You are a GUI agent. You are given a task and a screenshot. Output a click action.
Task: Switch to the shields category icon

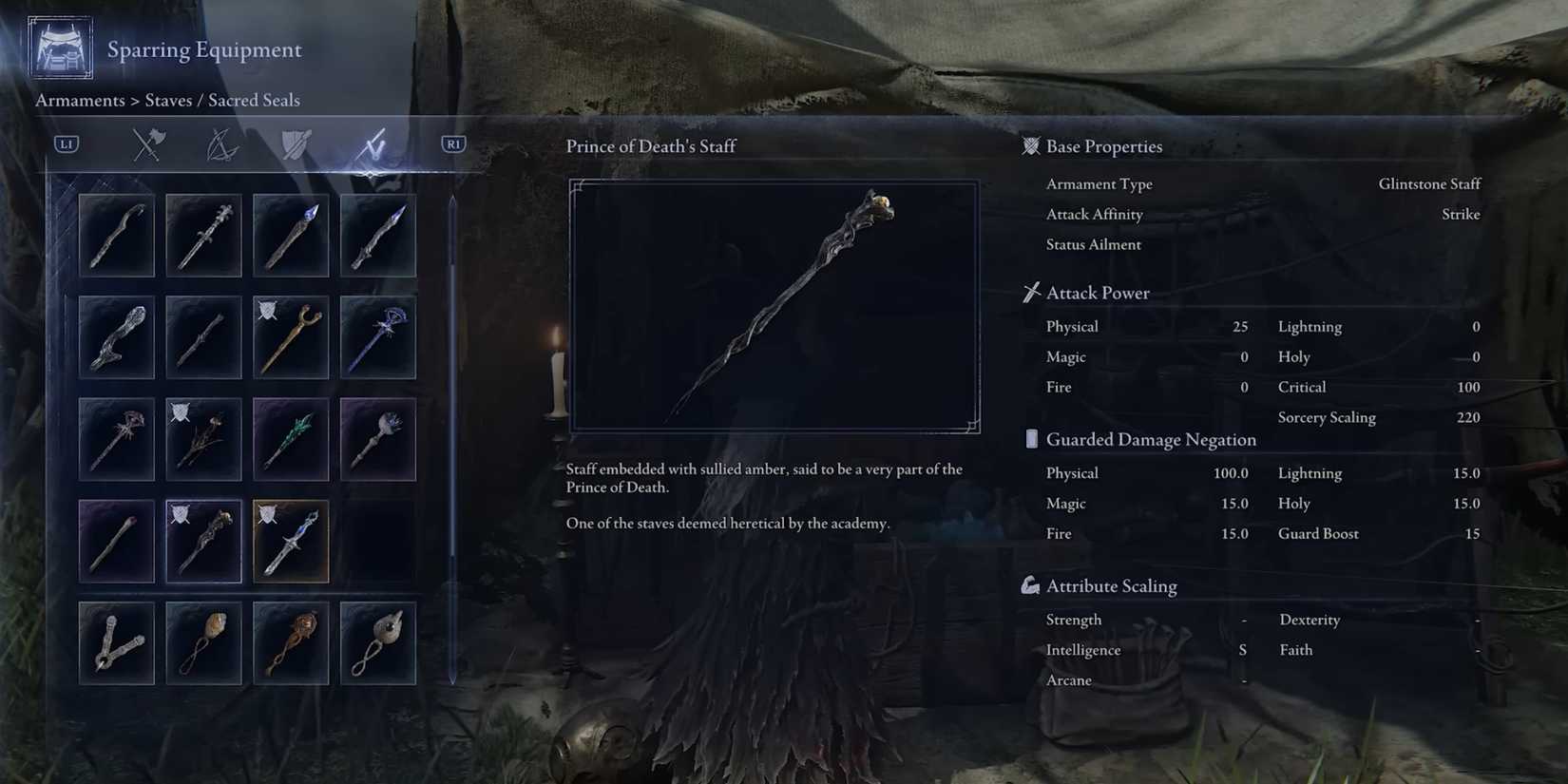click(296, 144)
